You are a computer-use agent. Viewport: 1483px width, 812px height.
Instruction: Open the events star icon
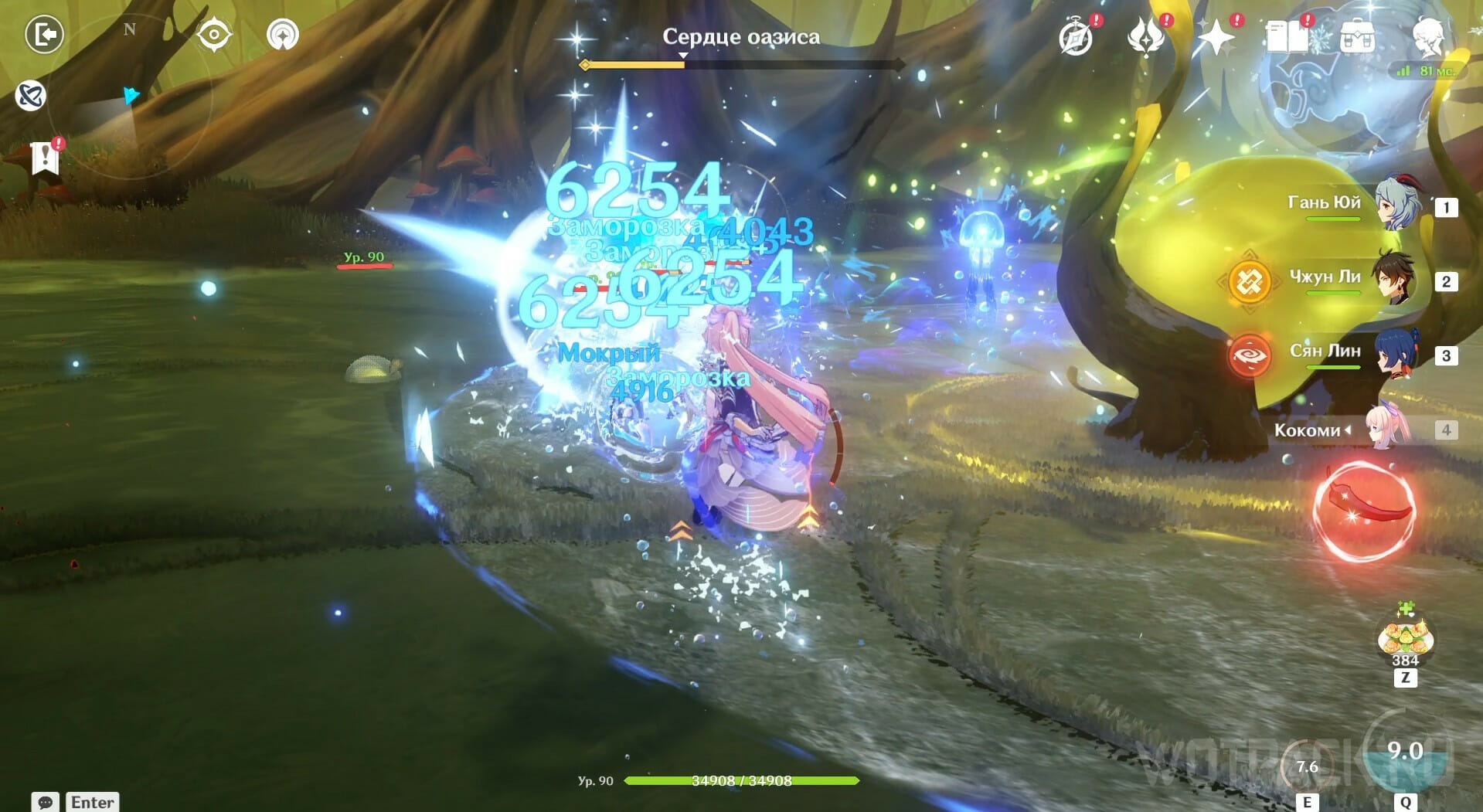tap(1146, 37)
